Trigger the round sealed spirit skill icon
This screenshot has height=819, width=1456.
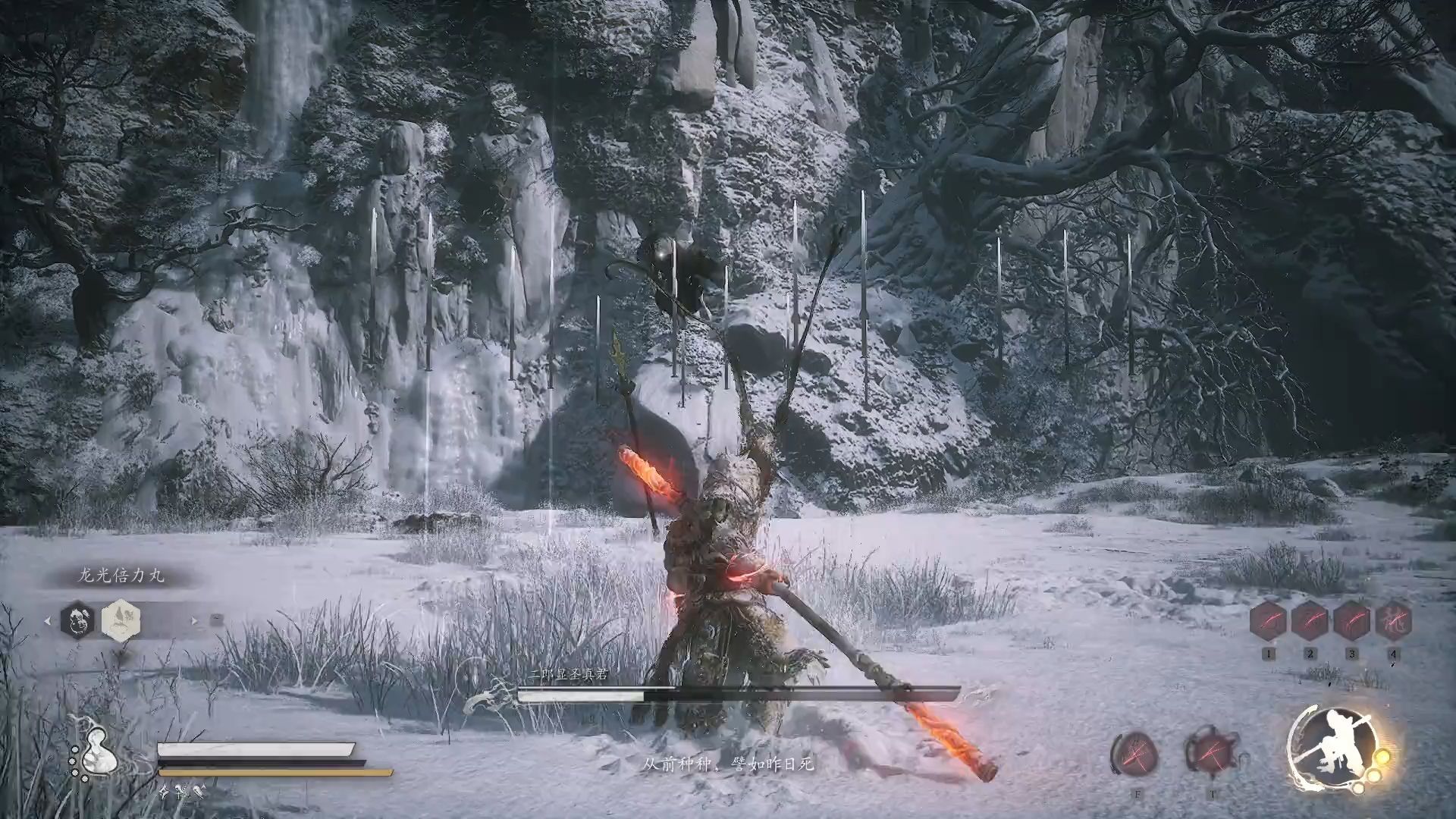coord(1135,754)
